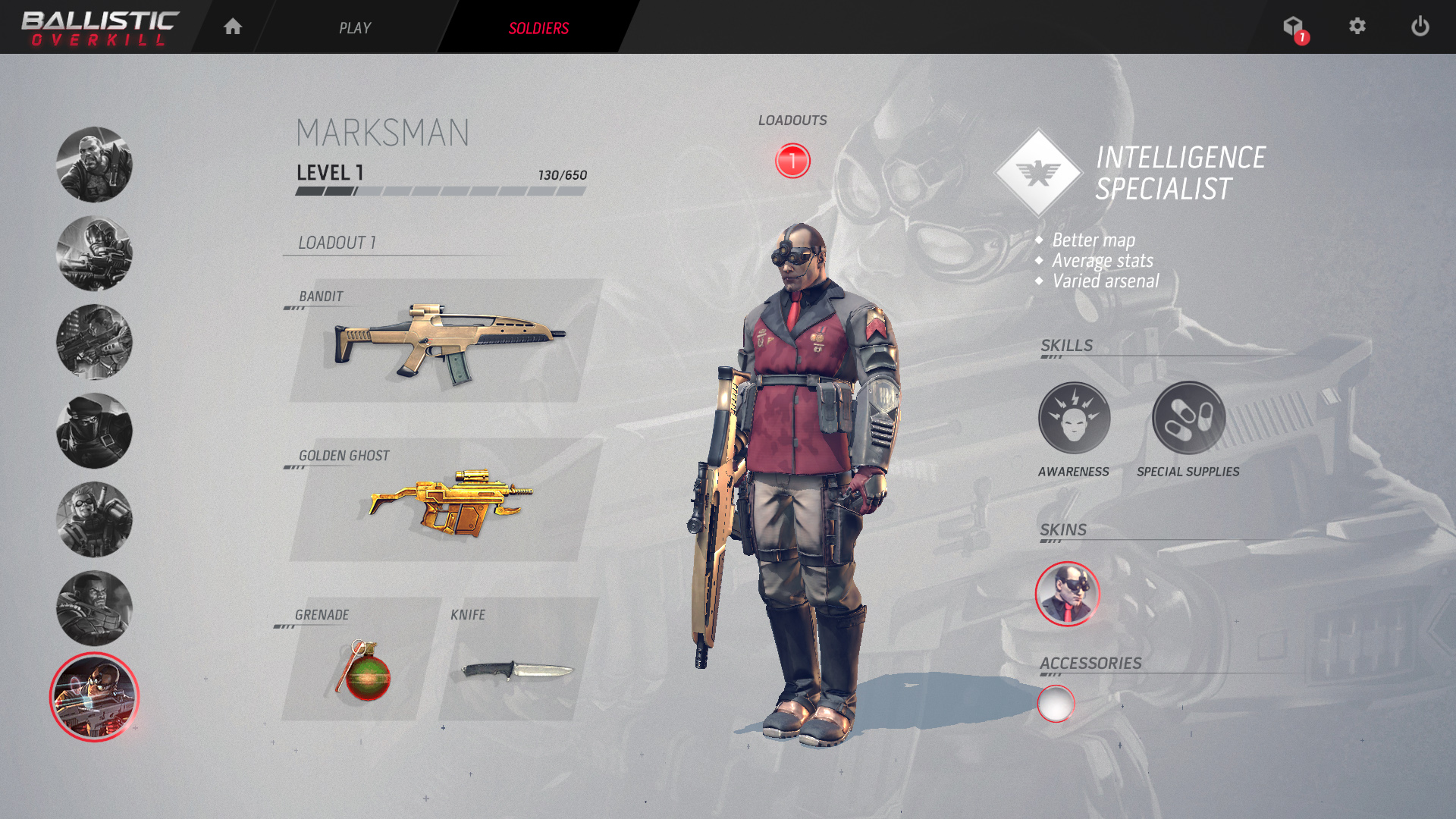1456x819 pixels.
Task: Select the Awareness skill icon
Action: click(x=1074, y=417)
